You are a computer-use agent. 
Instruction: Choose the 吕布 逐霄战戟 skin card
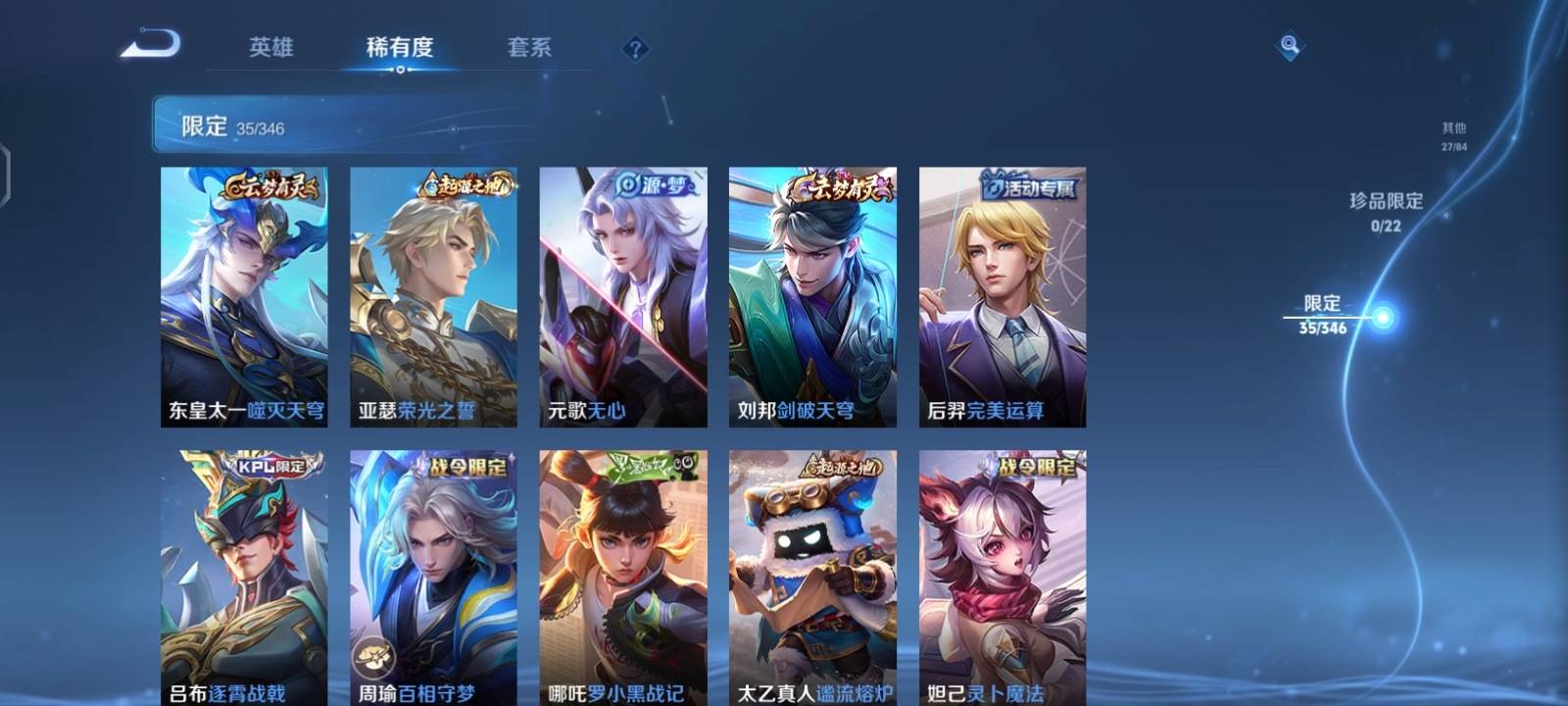(x=244, y=579)
